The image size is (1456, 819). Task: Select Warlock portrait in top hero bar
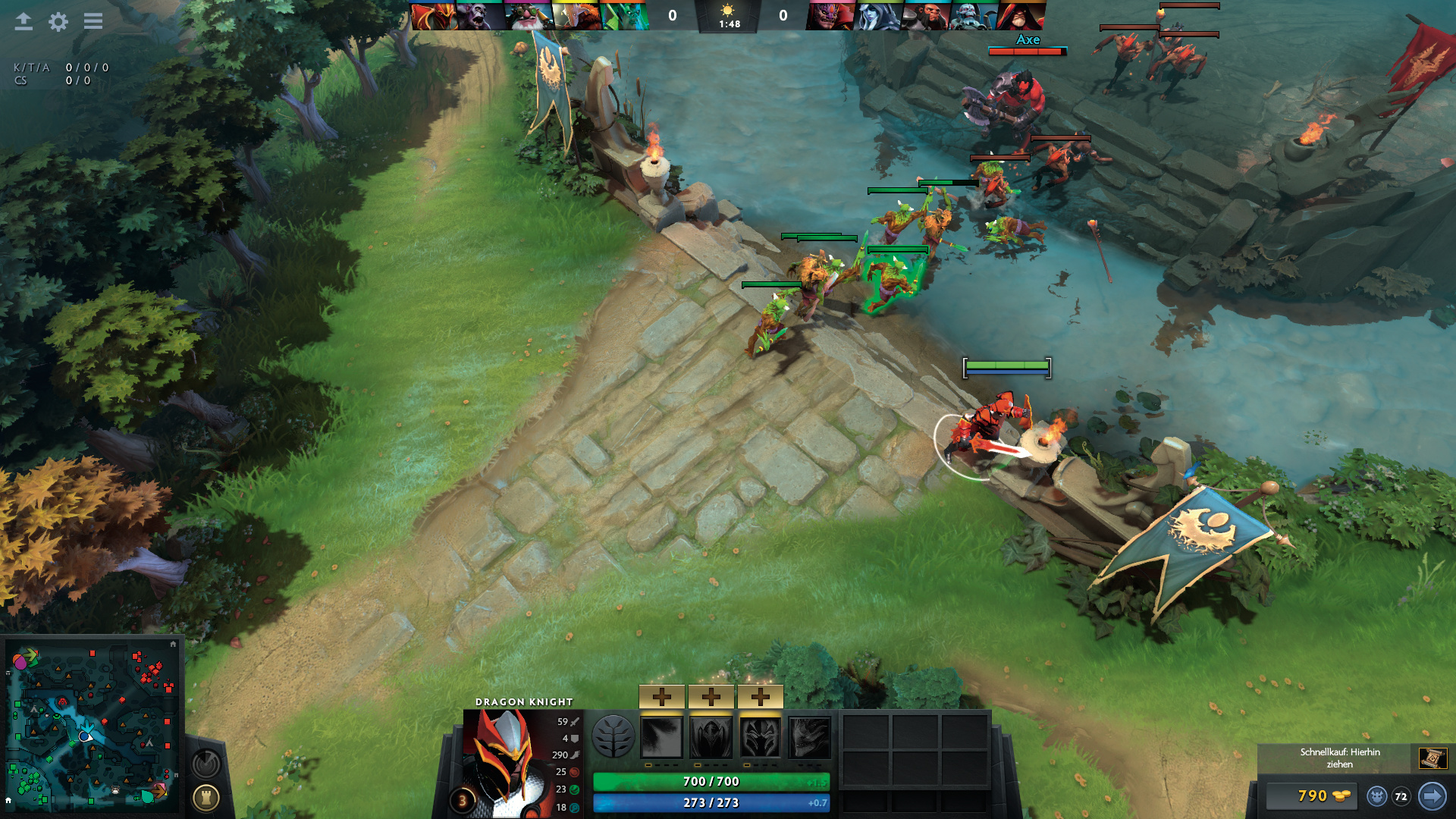1020,16
